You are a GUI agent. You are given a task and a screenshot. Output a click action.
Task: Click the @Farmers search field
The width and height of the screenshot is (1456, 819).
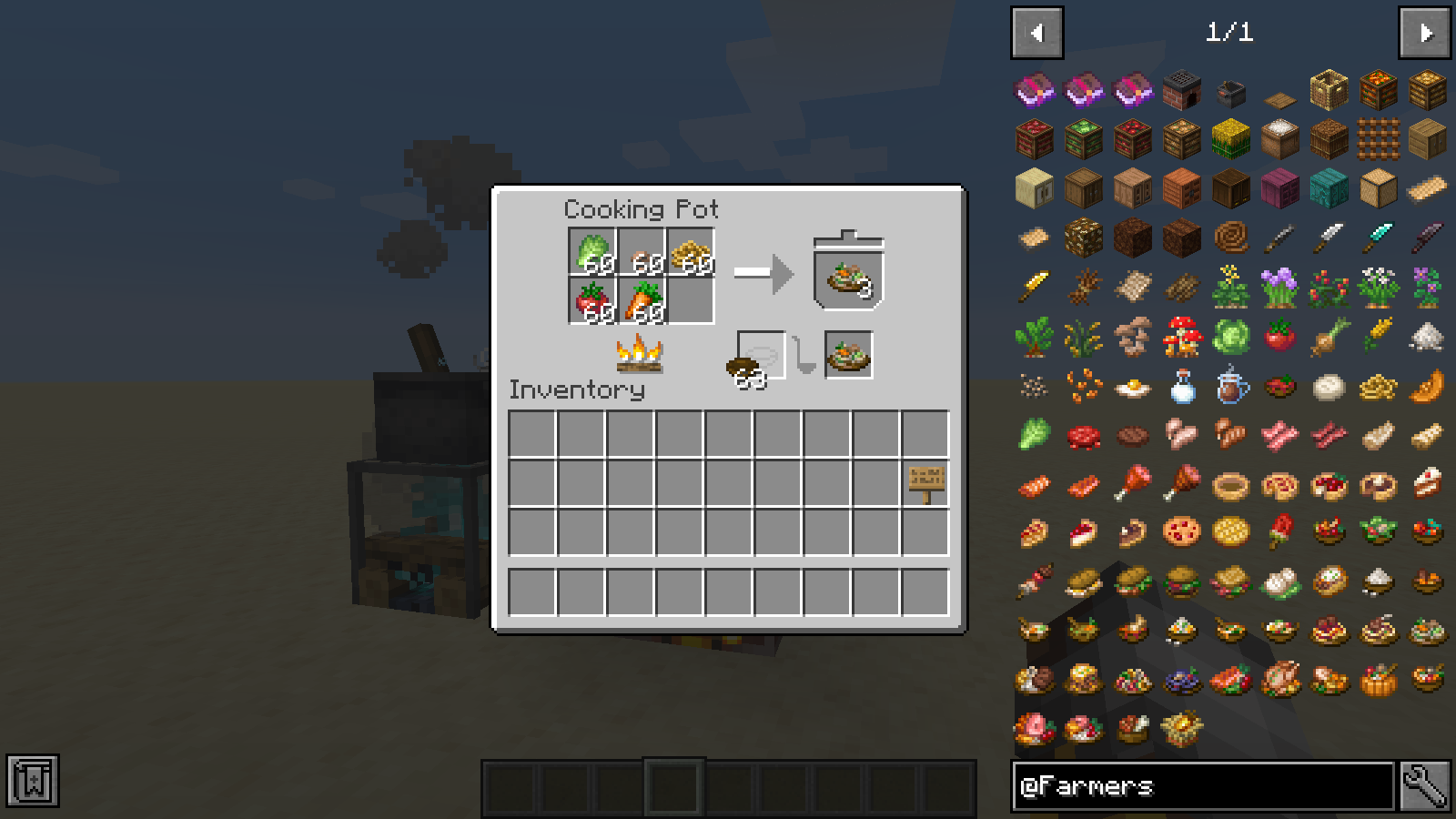point(1202,786)
